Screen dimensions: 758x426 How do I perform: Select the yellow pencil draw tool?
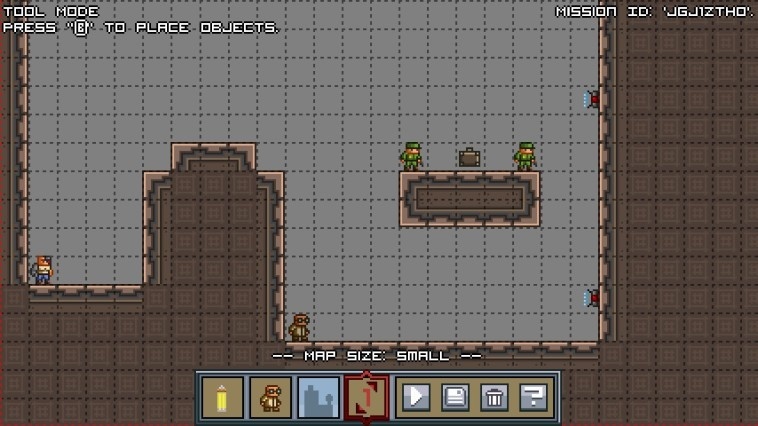point(222,397)
